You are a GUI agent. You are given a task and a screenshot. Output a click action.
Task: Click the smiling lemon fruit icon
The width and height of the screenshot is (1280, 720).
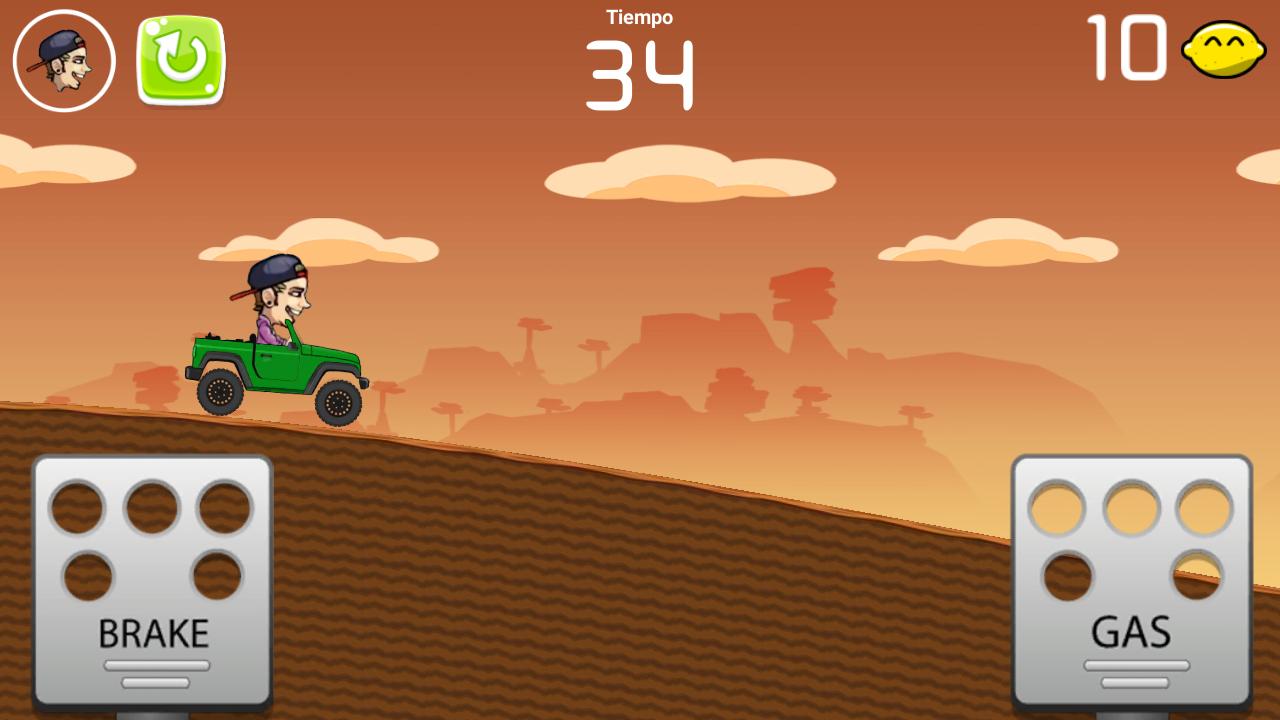pos(1222,52)
